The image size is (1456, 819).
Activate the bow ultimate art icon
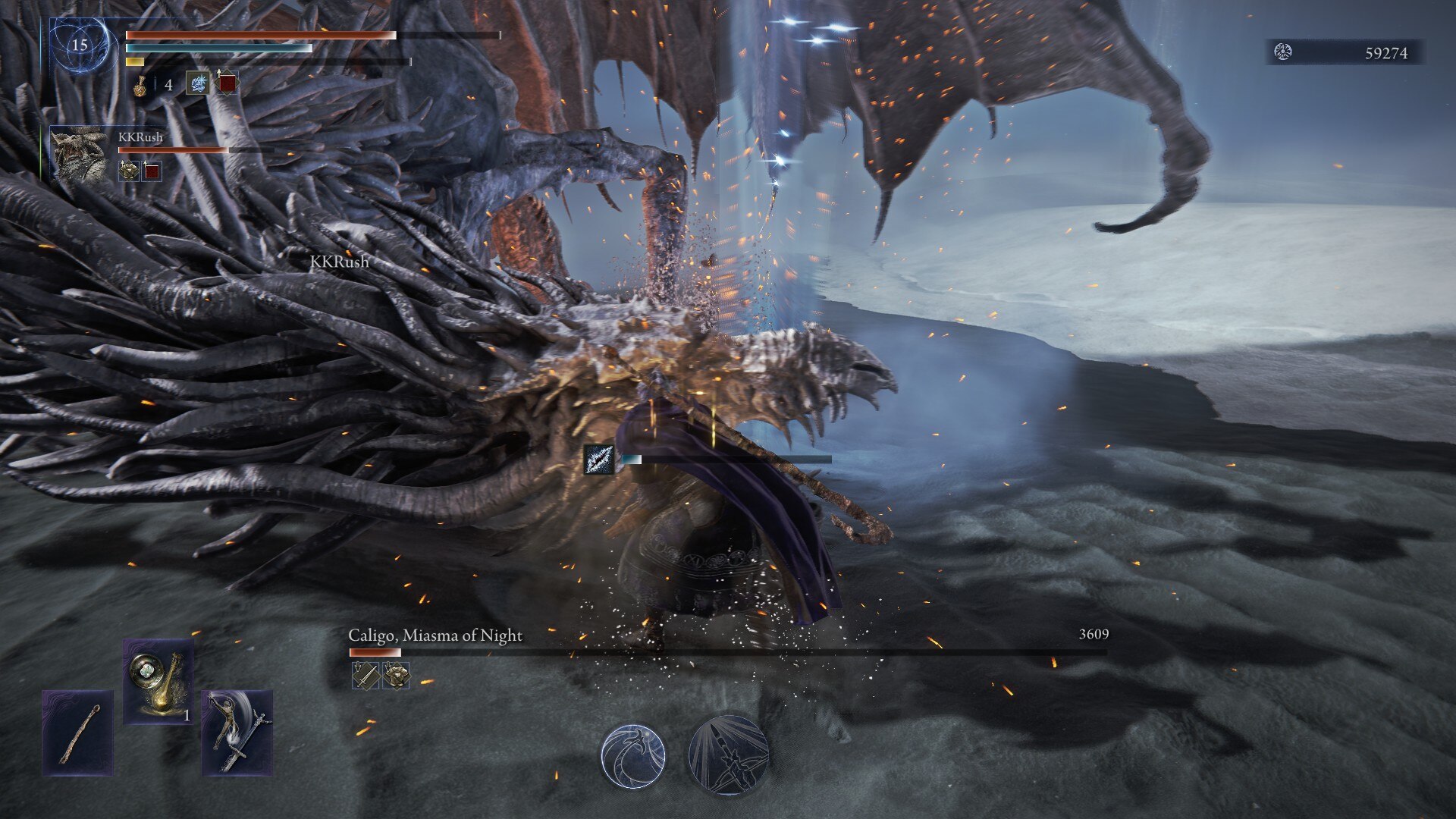(729, 756)
